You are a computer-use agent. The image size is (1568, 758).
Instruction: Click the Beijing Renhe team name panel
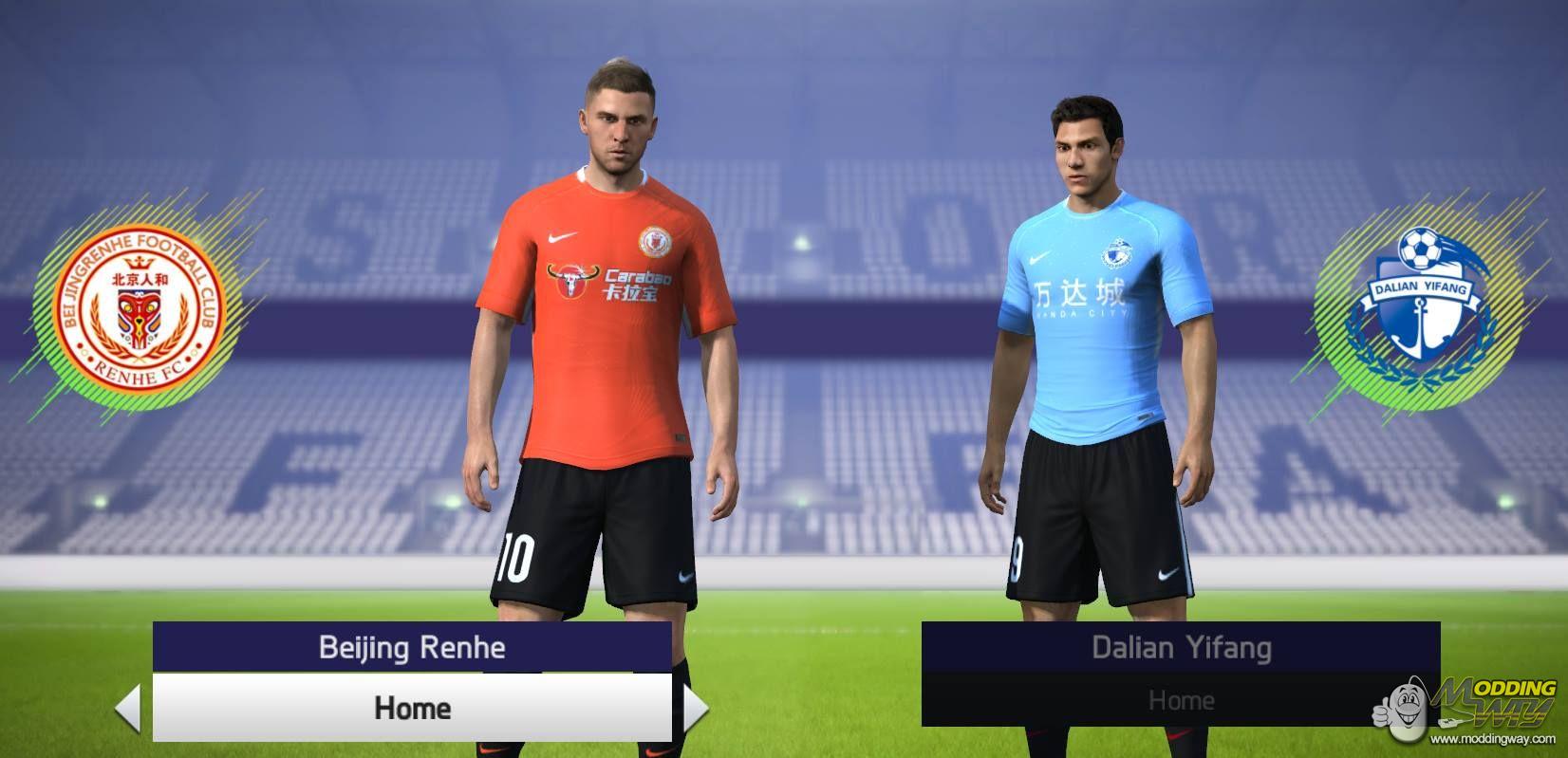coord(412,648)
